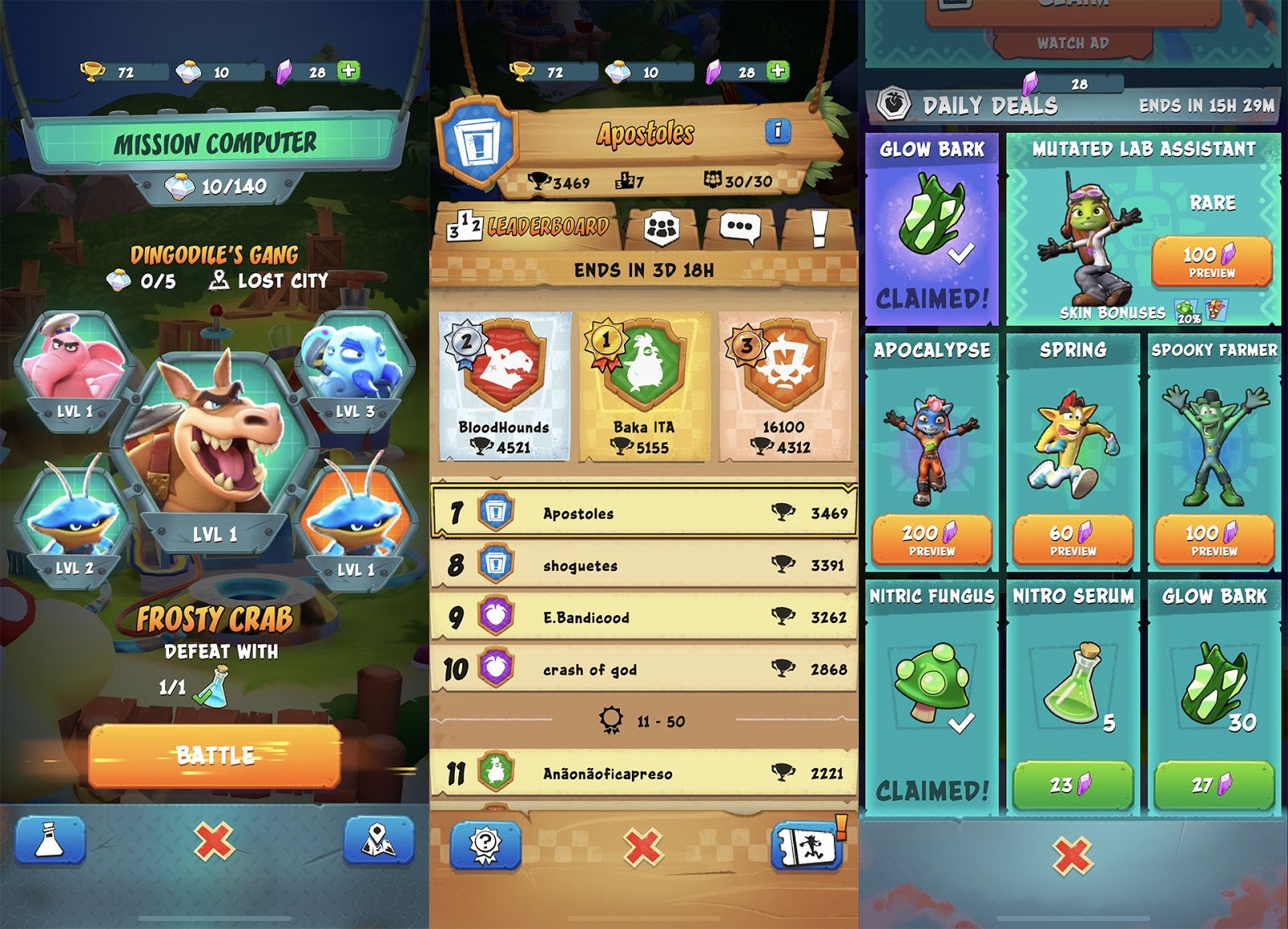The height and width of the screenshot is (929, 1288).
Task: Open the guild members icon
Action: [663, 229]
